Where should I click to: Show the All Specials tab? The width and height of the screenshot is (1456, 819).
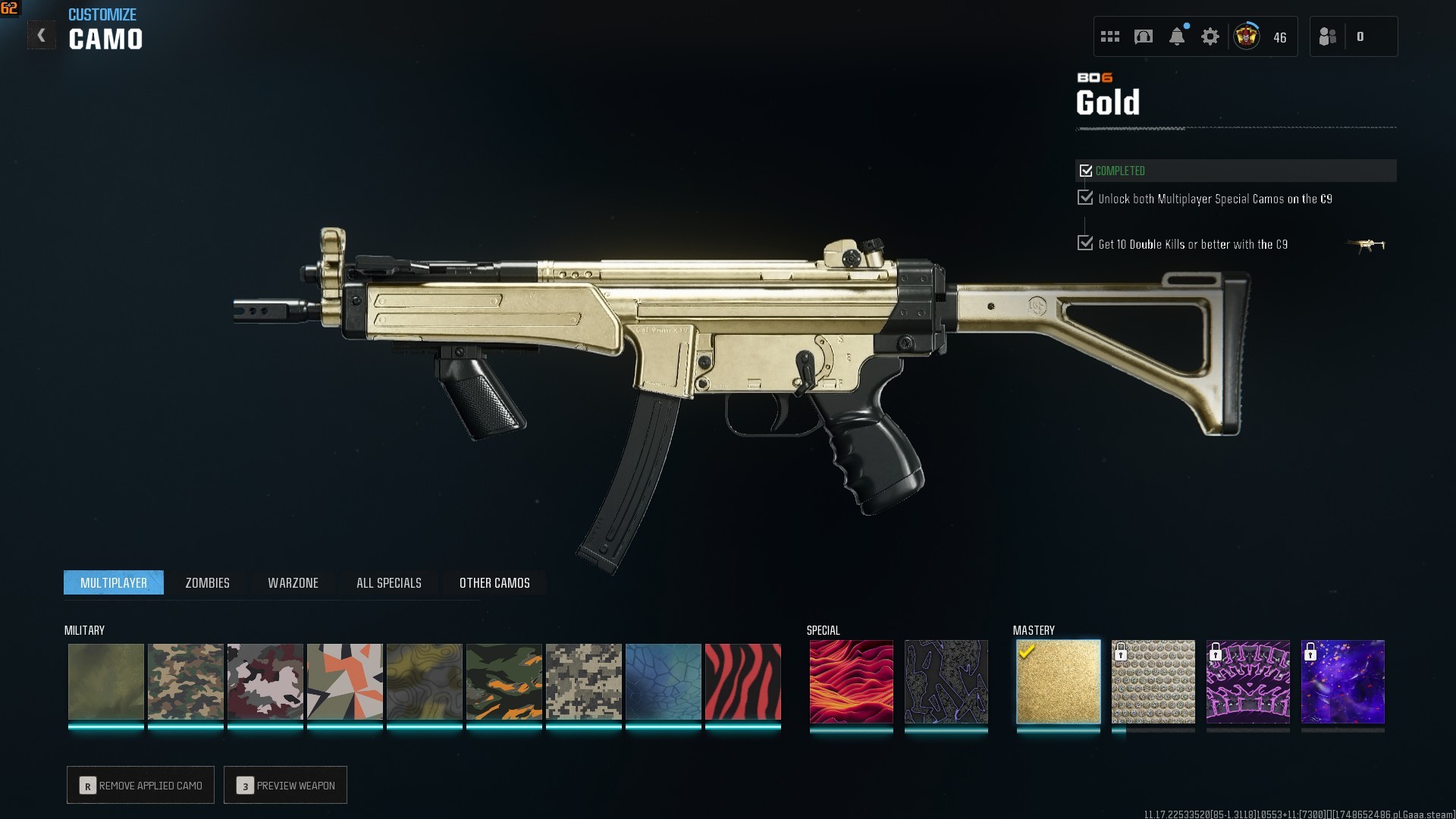point(388,582)
